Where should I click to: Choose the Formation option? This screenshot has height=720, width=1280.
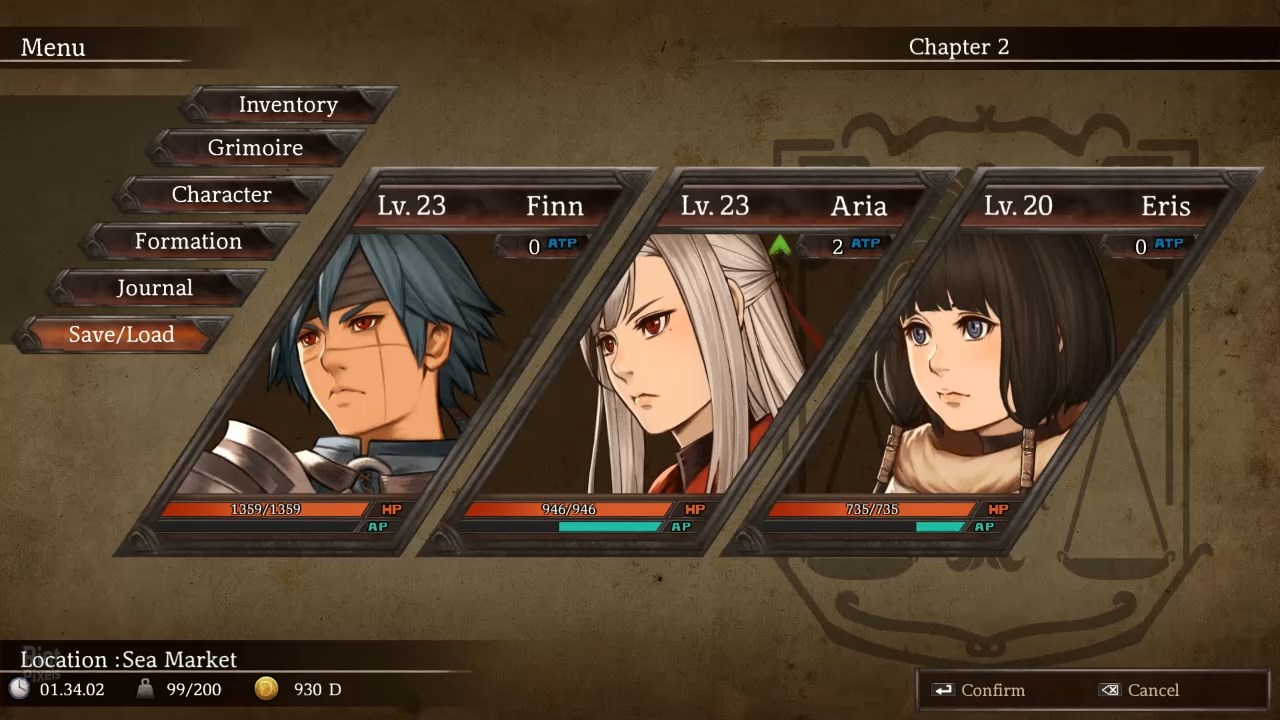click(188, 241)
